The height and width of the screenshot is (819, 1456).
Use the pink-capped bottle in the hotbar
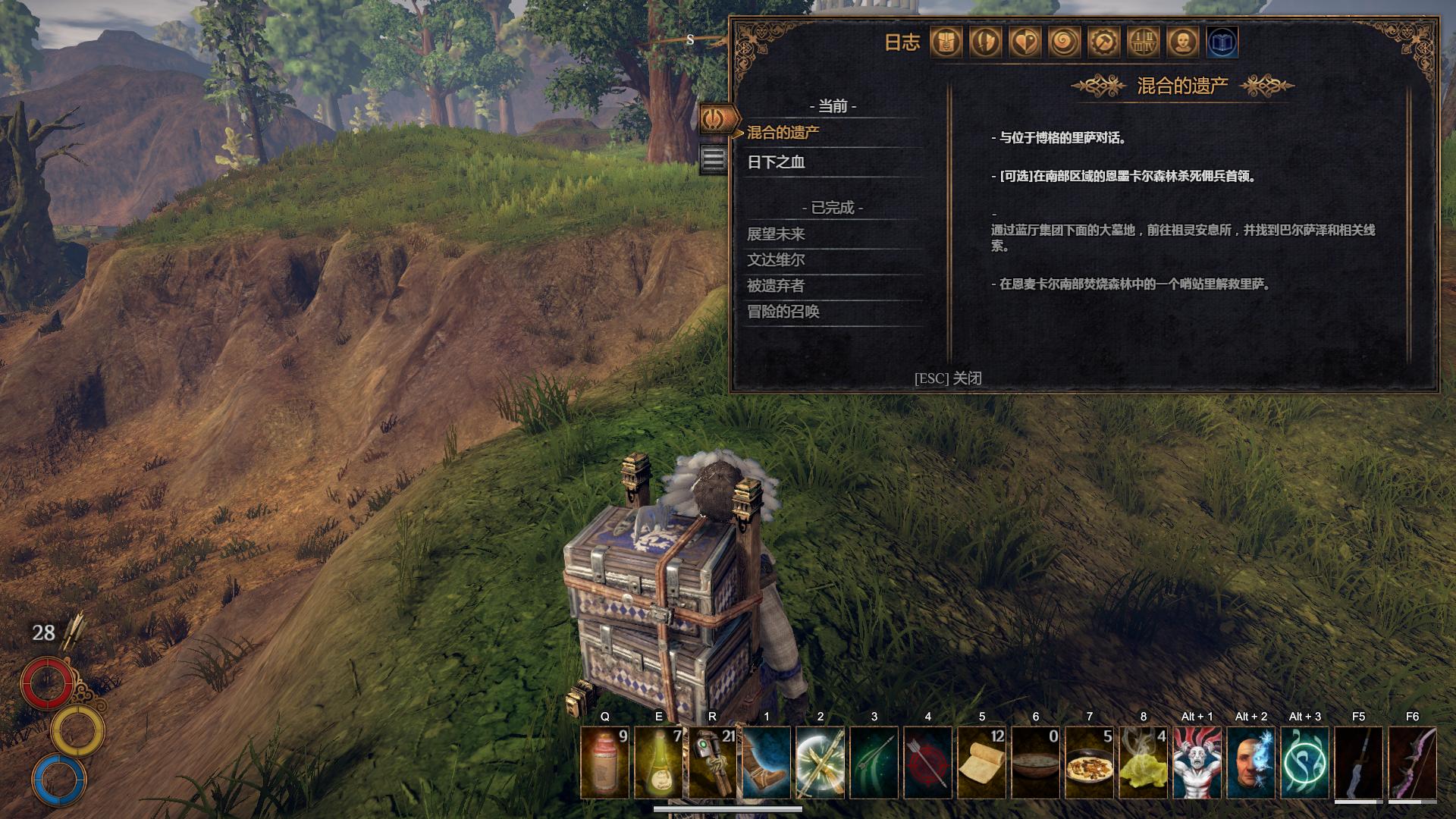click(x=604, y=762)
